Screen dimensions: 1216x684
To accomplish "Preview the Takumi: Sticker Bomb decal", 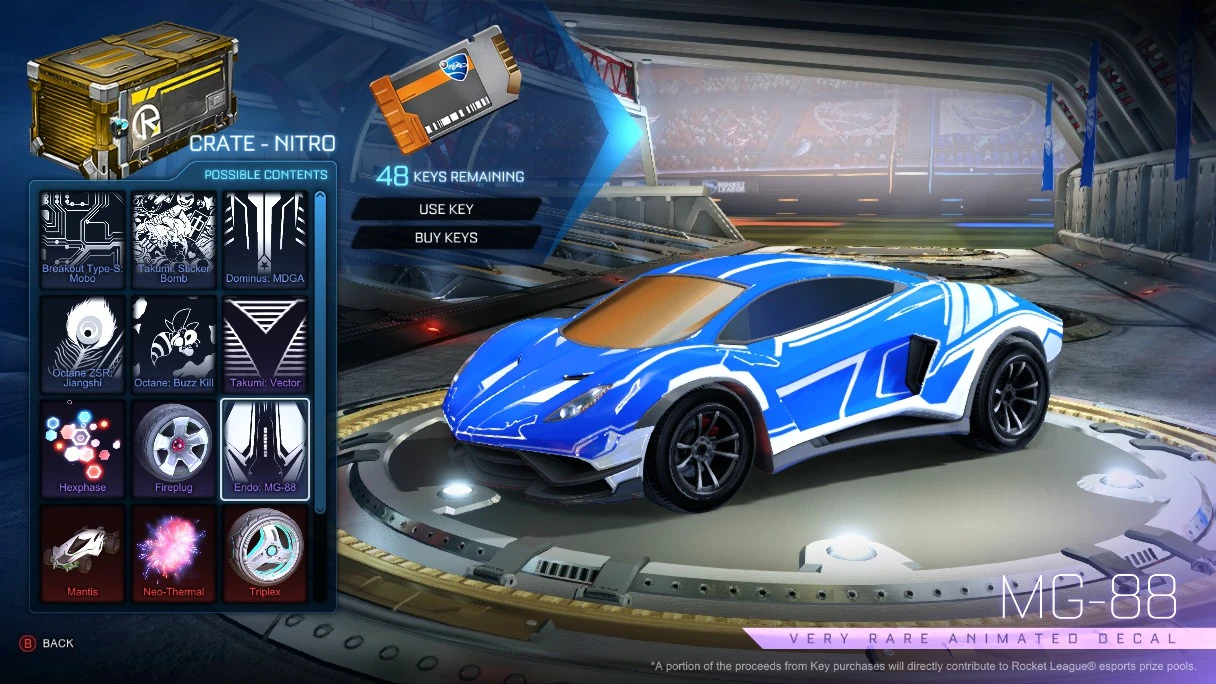I will [174, 239].
